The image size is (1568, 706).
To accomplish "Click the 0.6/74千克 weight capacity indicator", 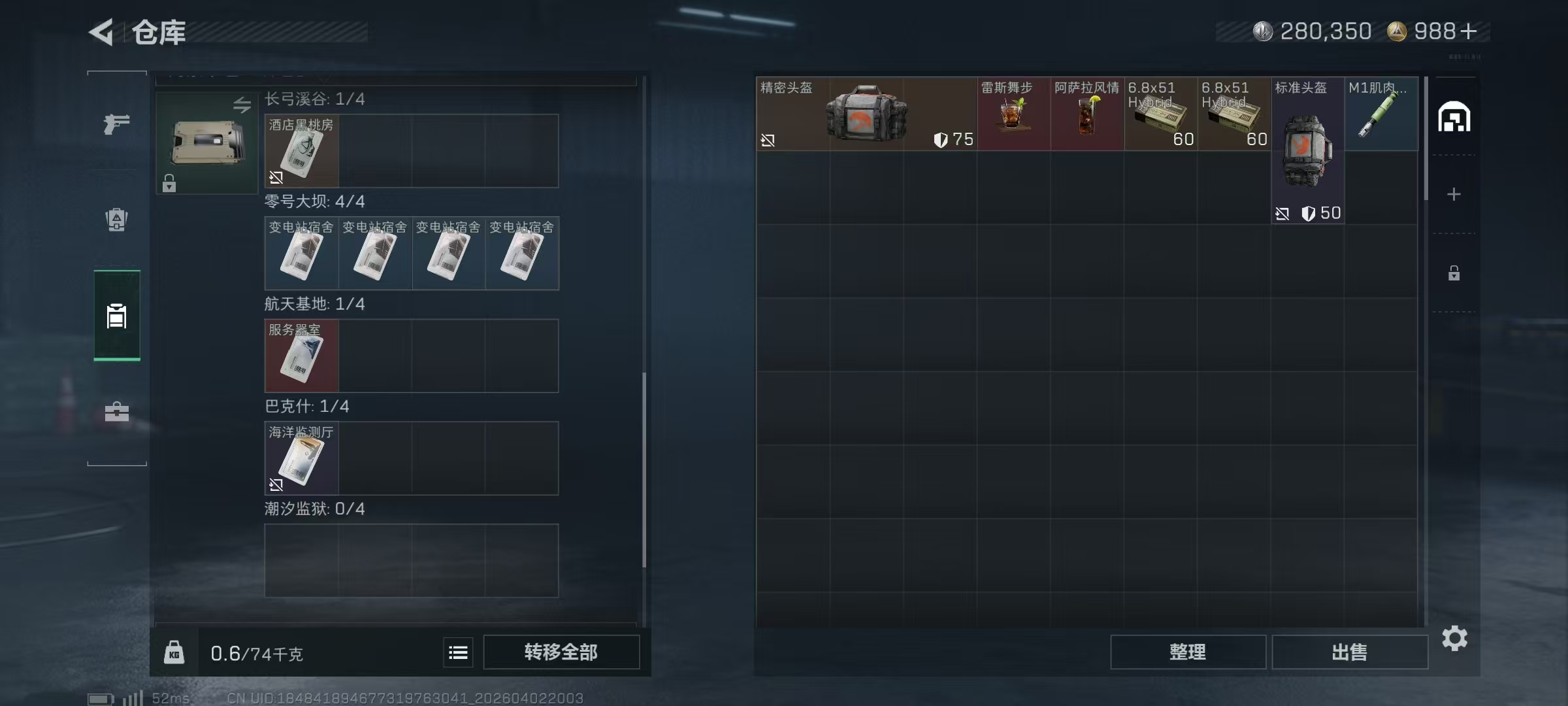I will point(257,652).
